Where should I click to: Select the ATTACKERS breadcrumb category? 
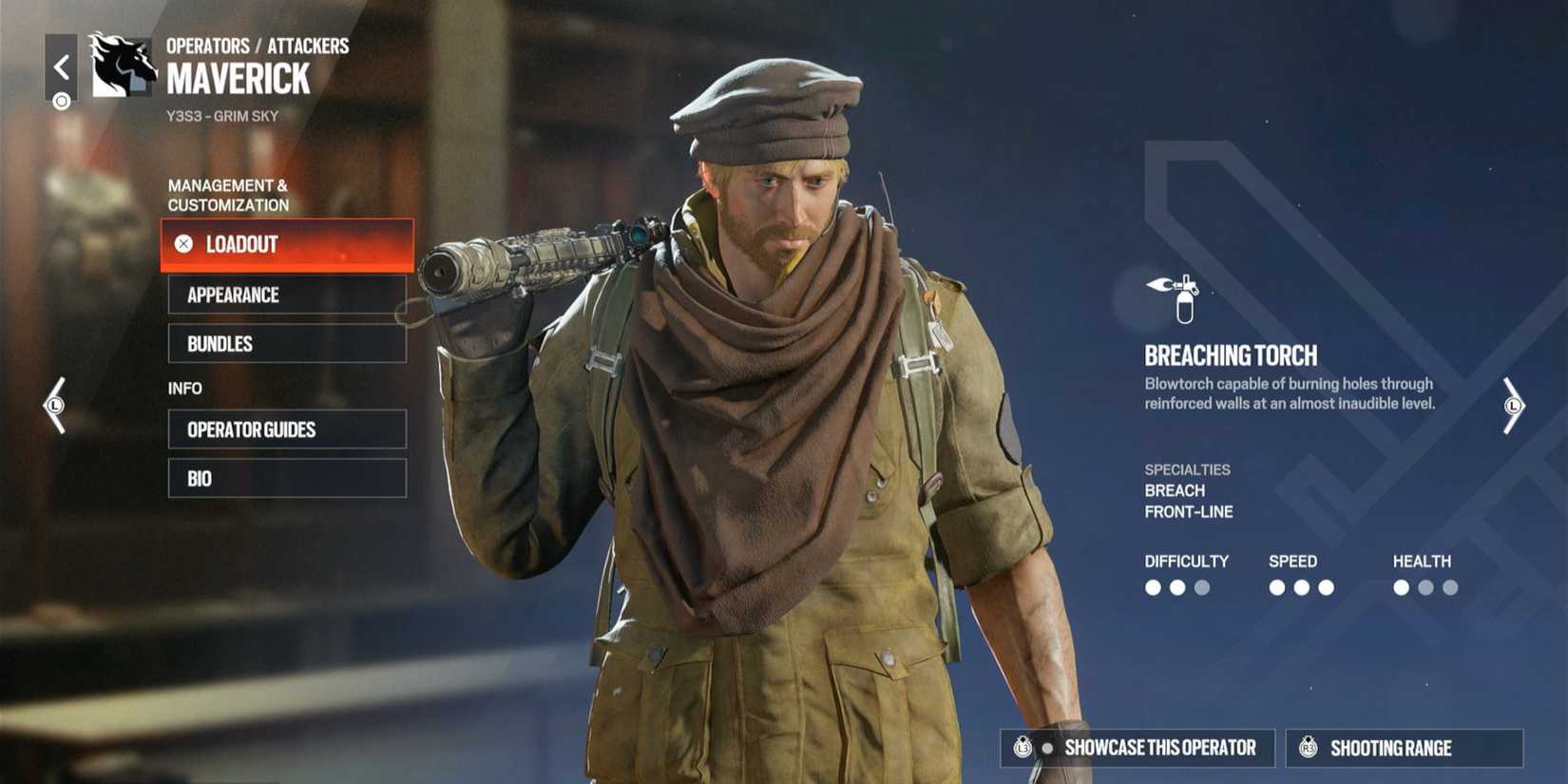309,45
